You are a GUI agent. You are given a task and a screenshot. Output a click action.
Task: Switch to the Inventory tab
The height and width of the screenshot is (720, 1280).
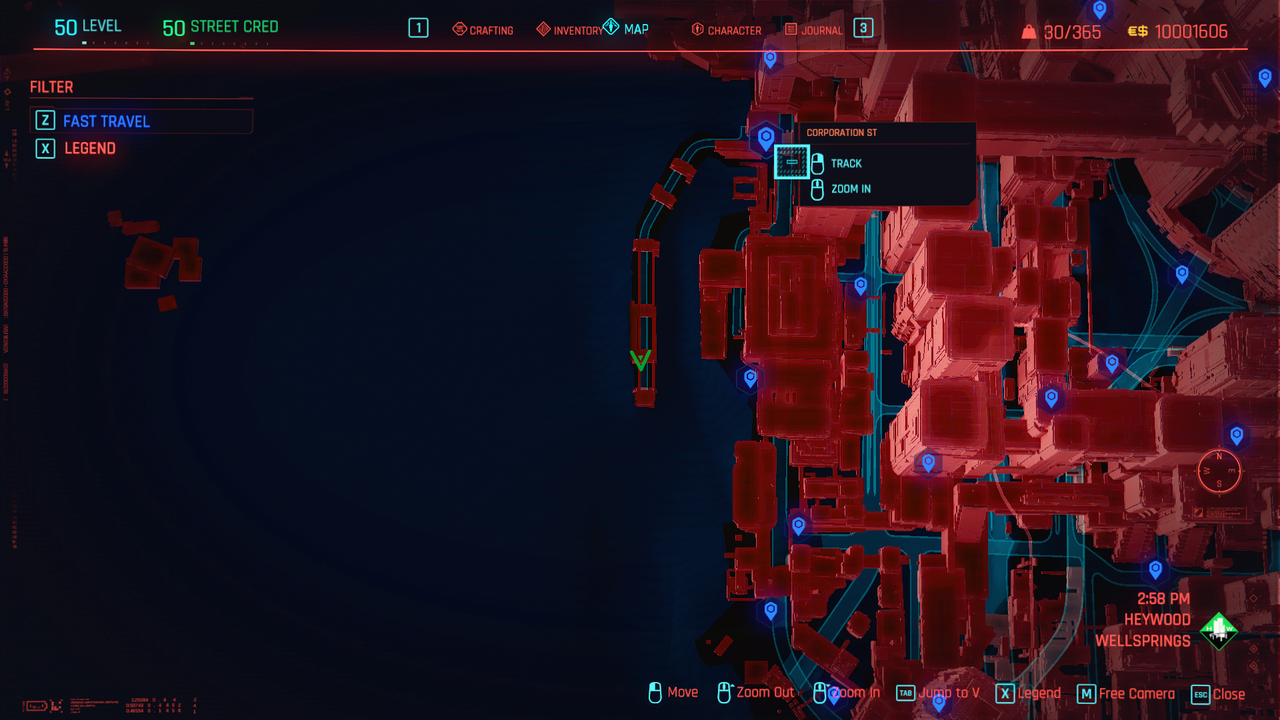click(x=570, y=30)
